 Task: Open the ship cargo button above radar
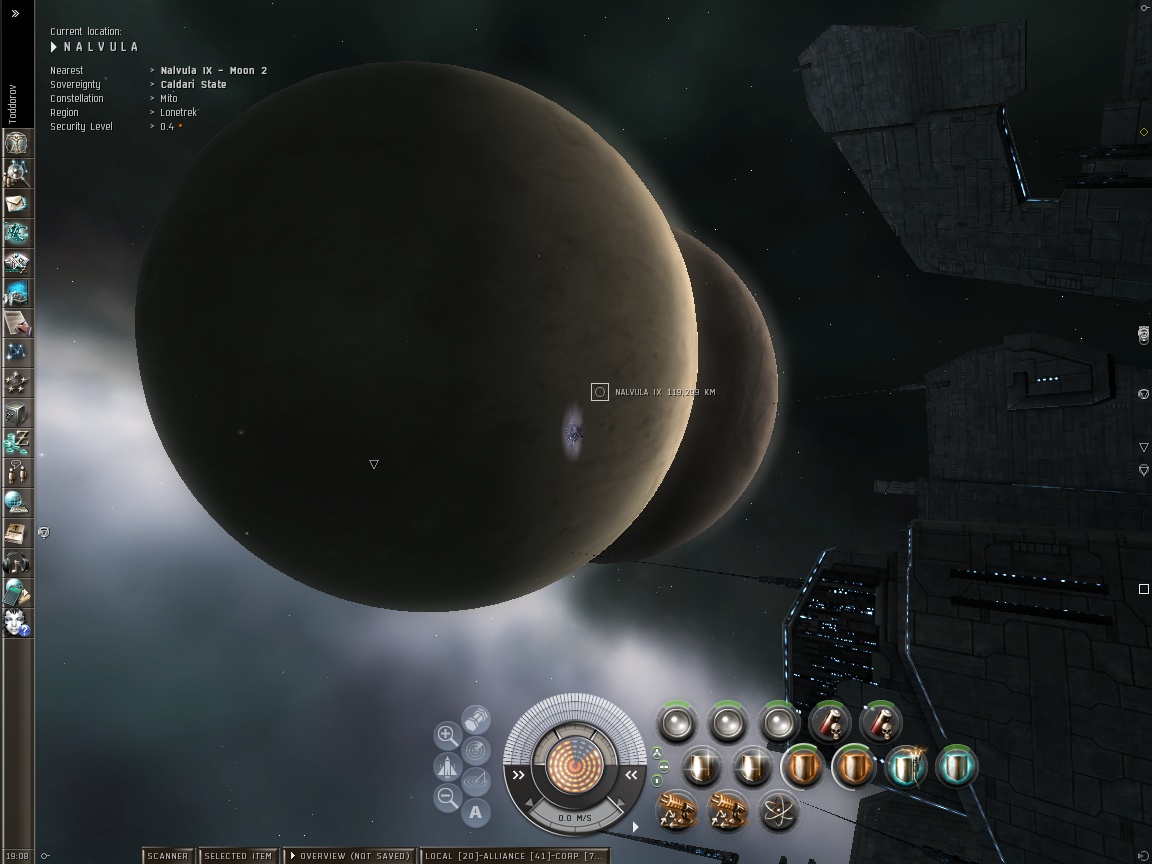click(x=476, y=719)
